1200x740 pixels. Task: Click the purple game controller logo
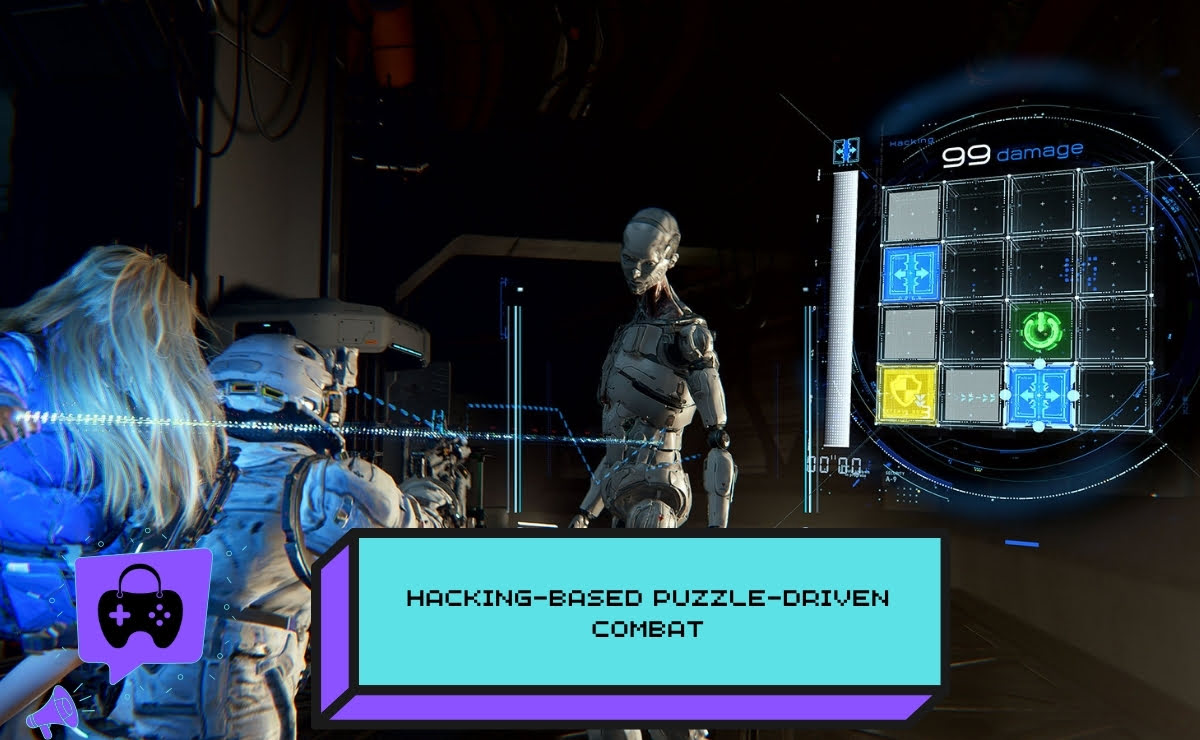click(x=143, y=606)
